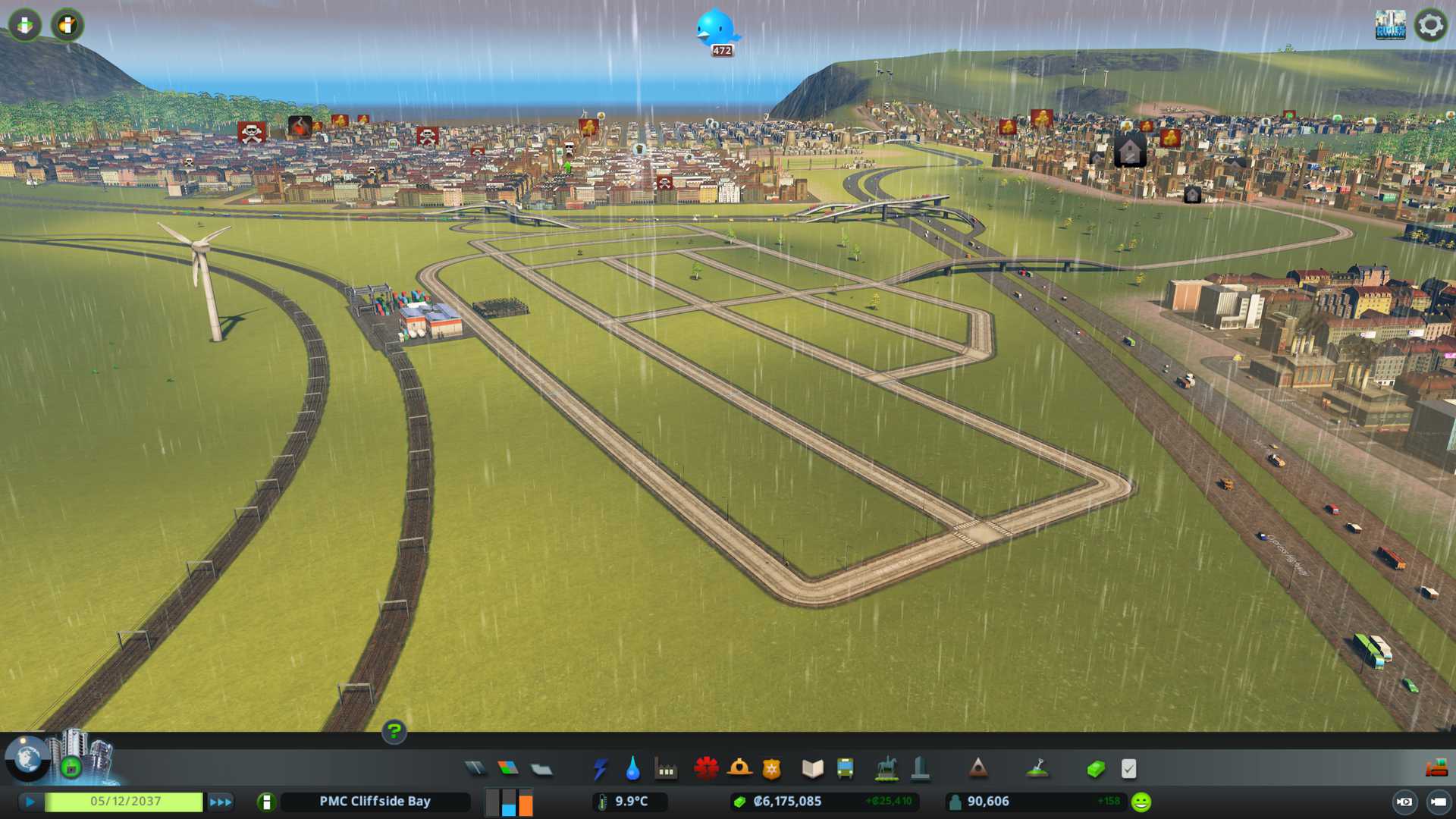Show the green question mark advisor
Viewport: 1456px width, 819px height.
394,731
